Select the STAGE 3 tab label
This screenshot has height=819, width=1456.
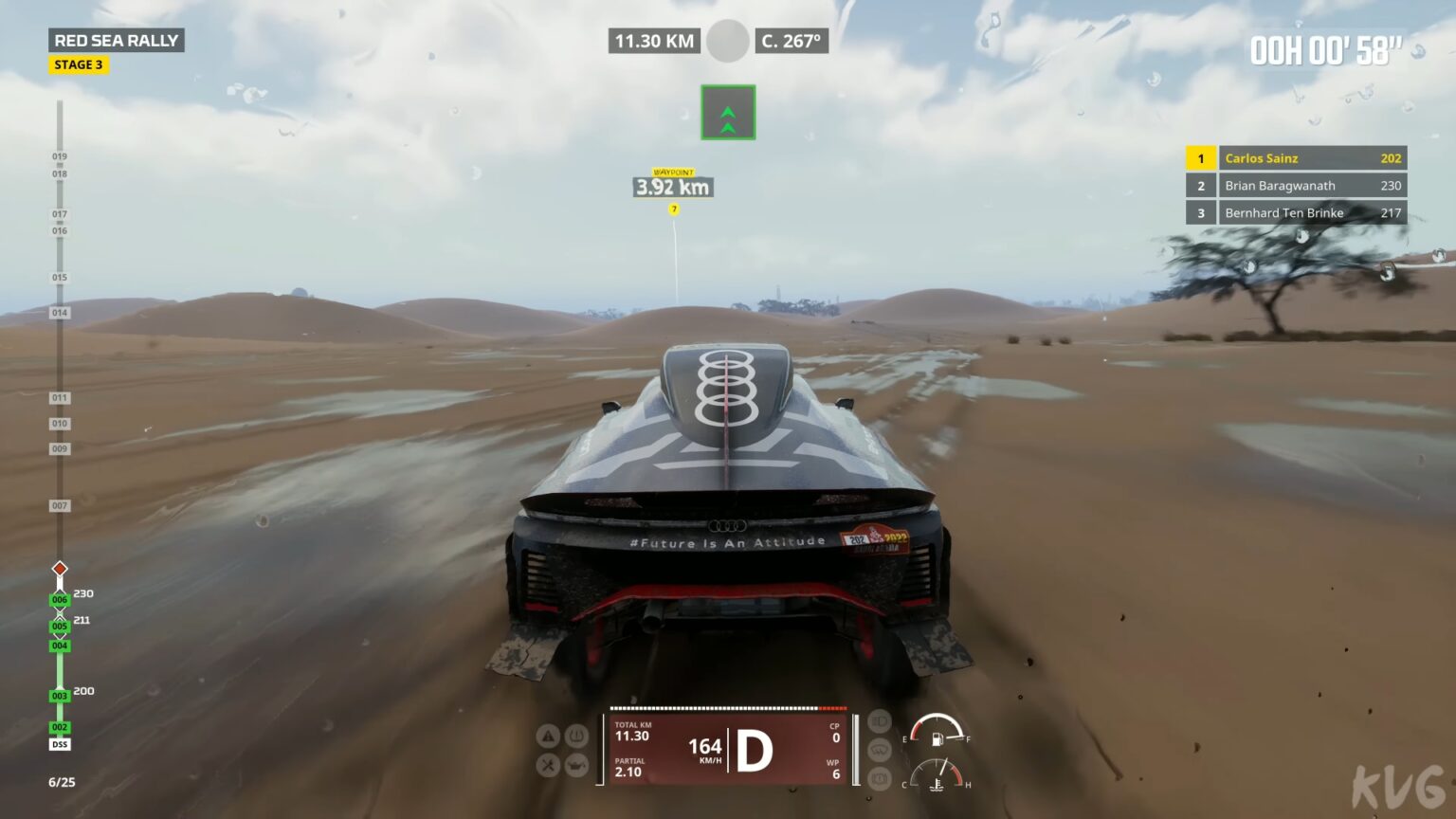[x=80, y=64]
